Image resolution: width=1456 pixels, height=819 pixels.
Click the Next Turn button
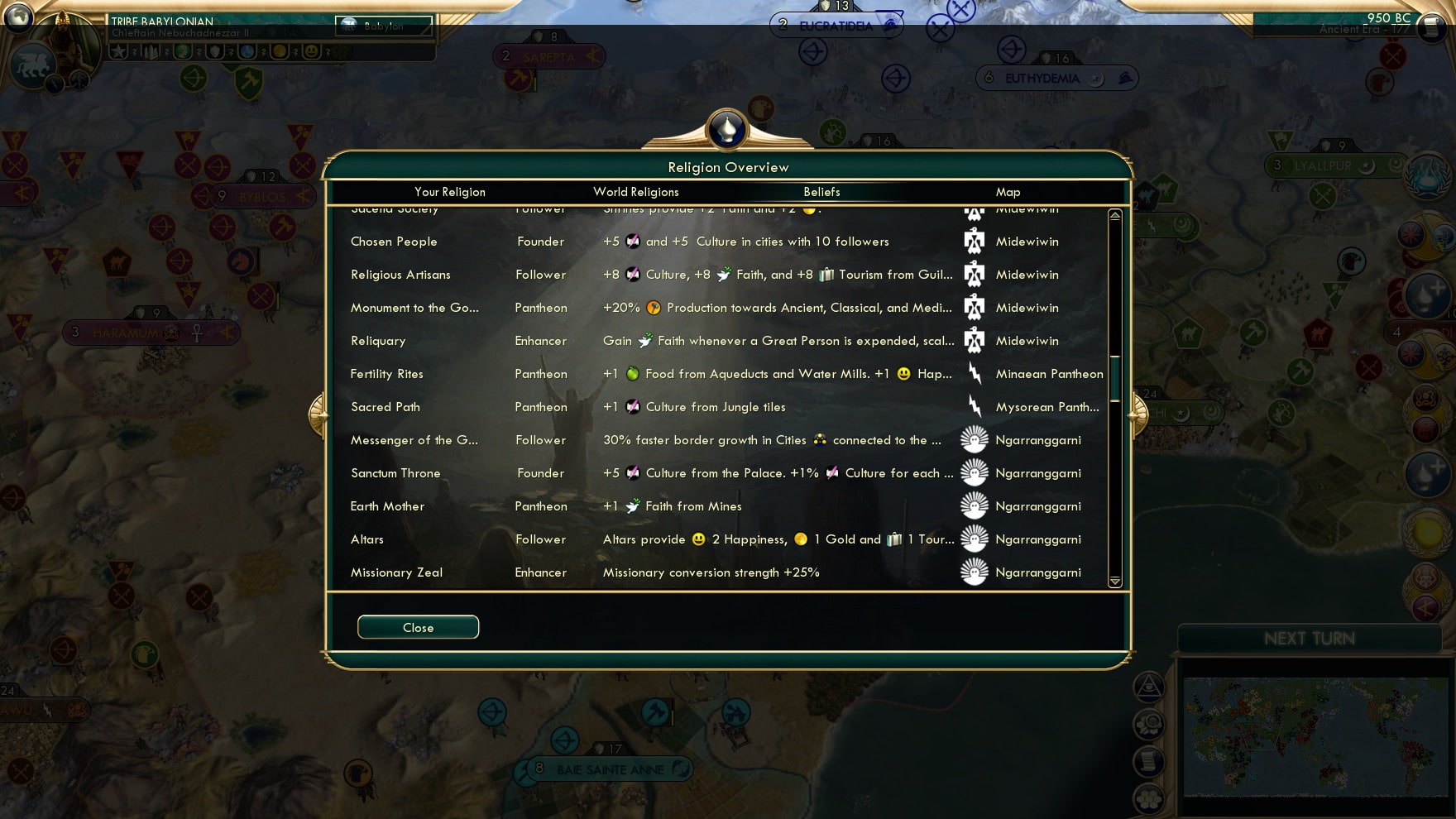click(x=1308, y=638)
